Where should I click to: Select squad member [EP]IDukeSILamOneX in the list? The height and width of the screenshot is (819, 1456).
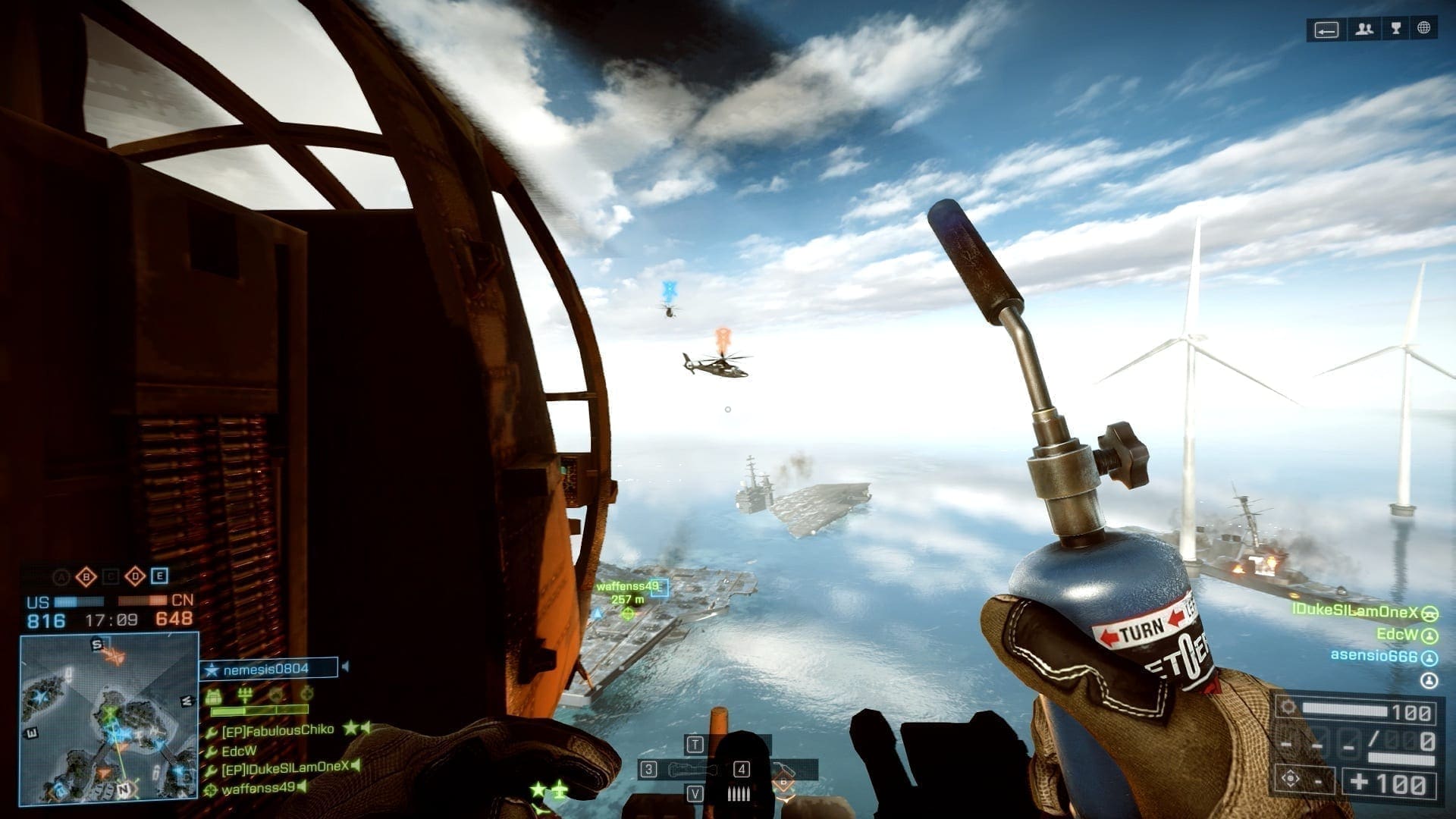click(x=285, y=767)
